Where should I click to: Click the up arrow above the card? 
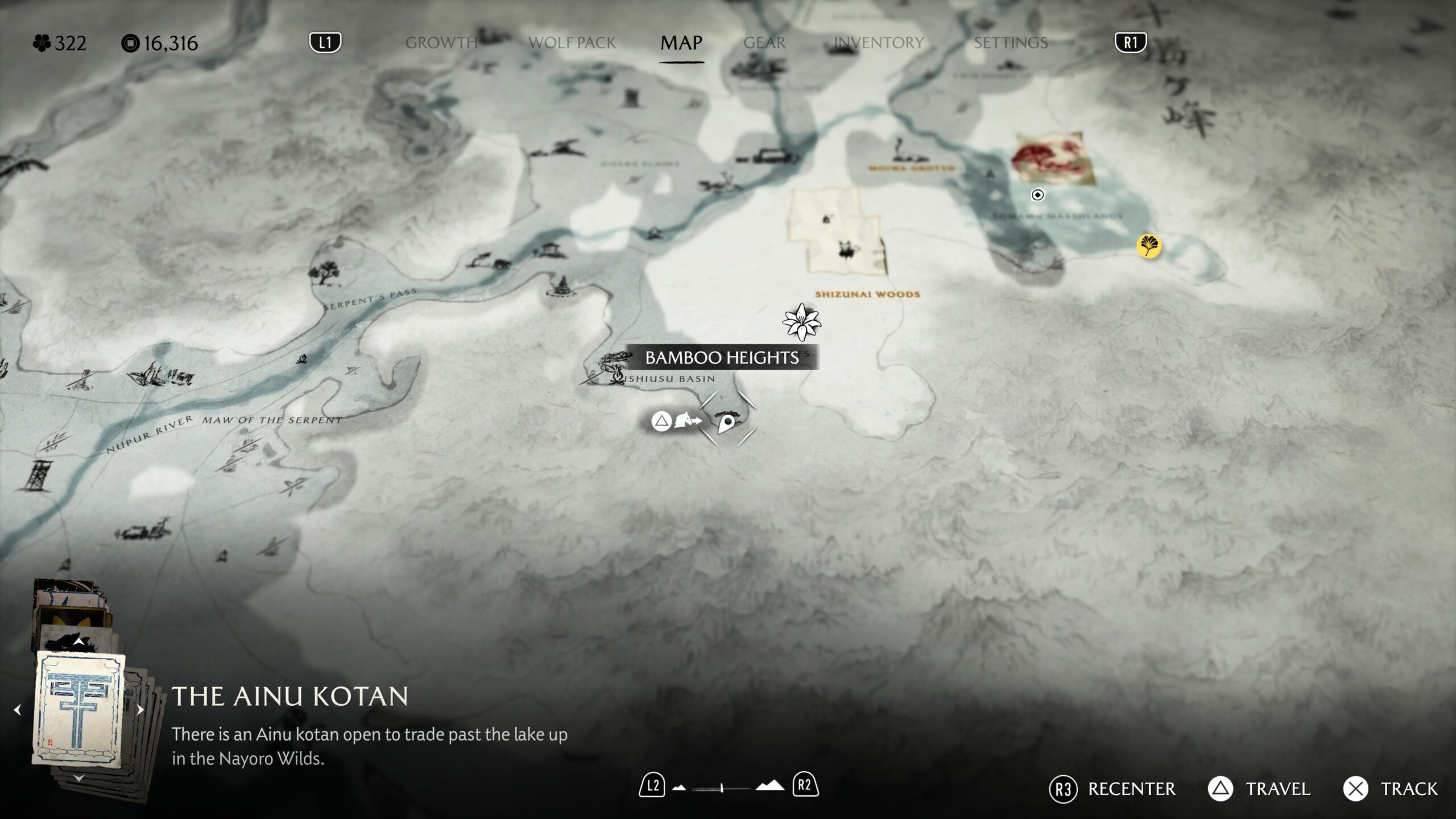[79, 642]
